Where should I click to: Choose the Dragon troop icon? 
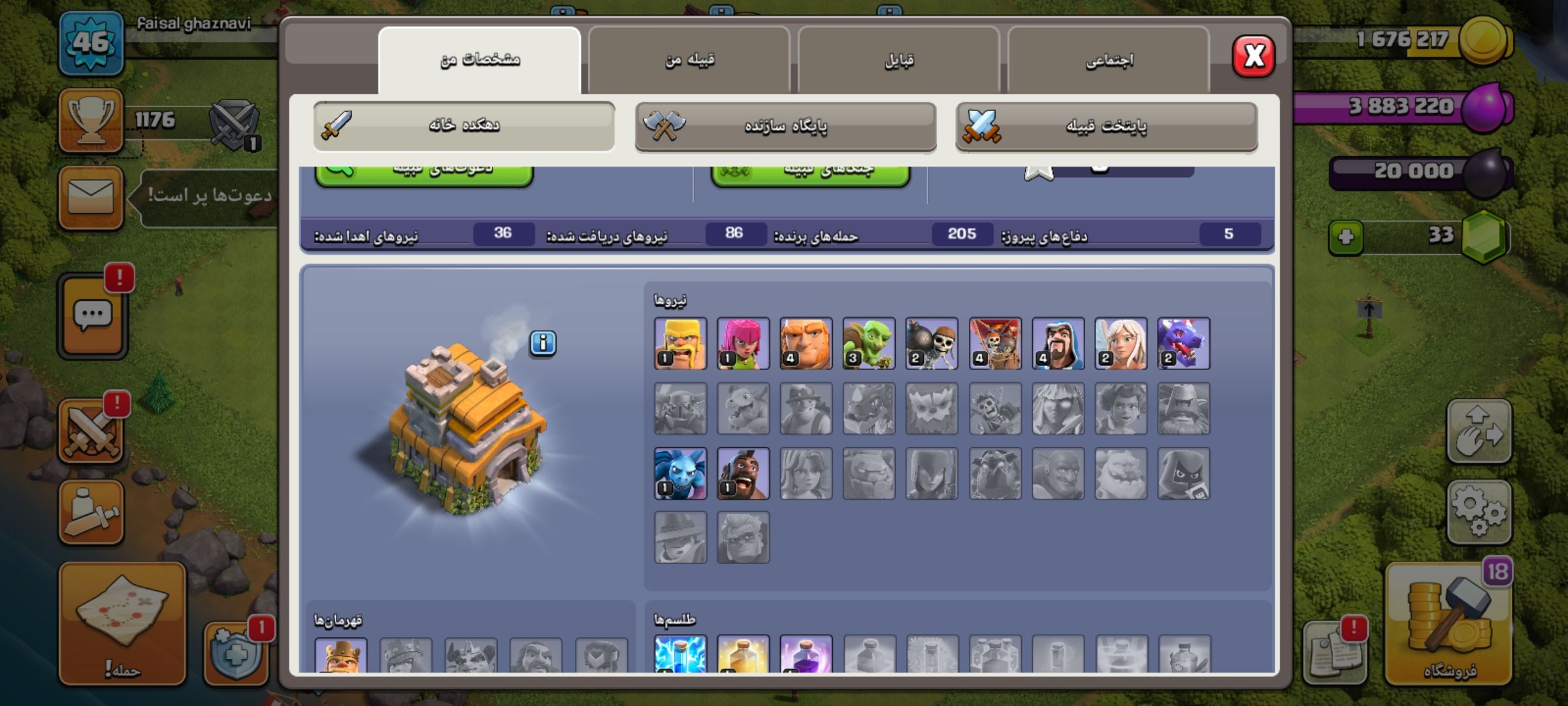(x=1183, y=344)
